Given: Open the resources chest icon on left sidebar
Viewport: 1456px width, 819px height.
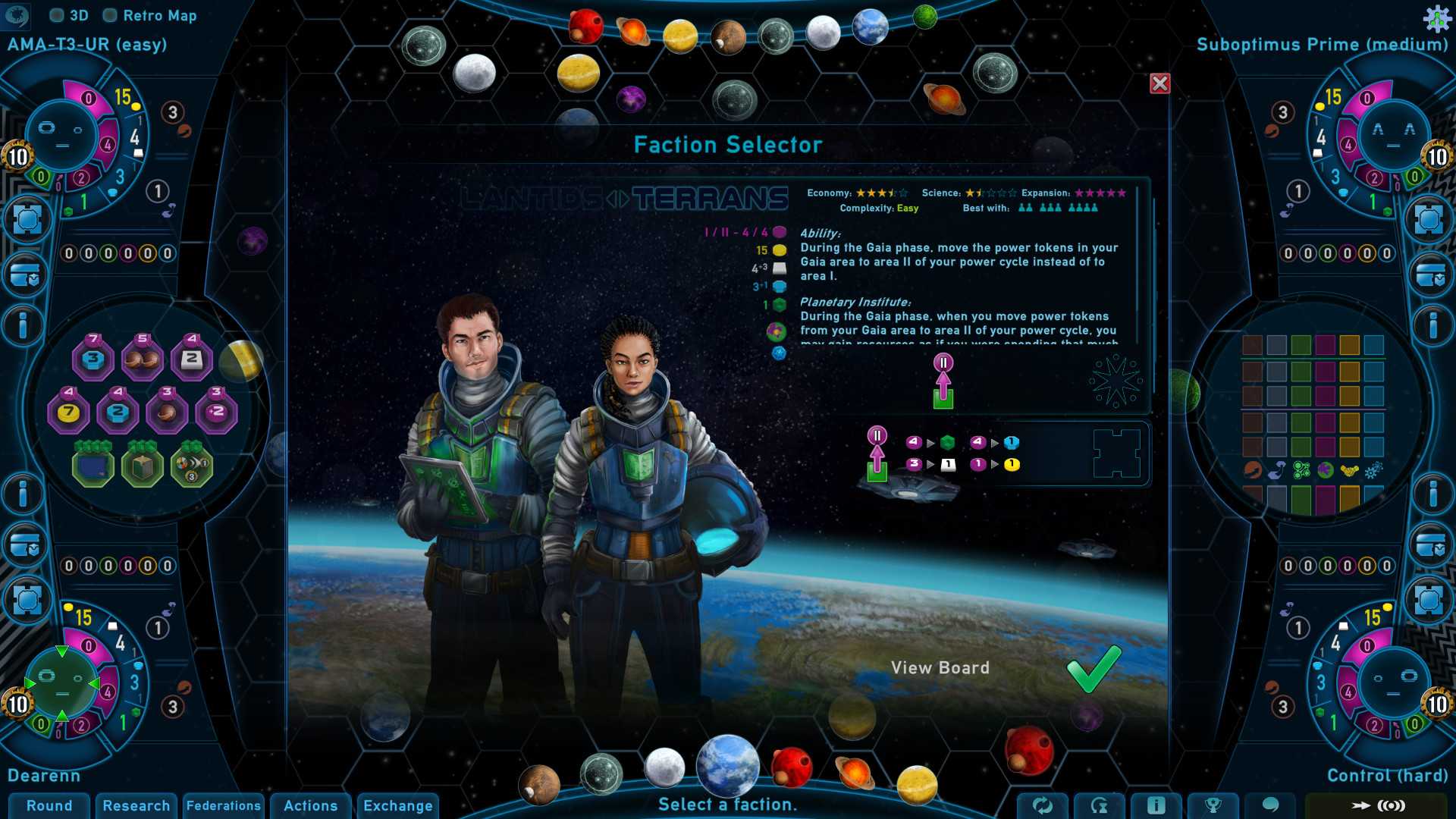Looking at the screenshot, I should (27, 273).
